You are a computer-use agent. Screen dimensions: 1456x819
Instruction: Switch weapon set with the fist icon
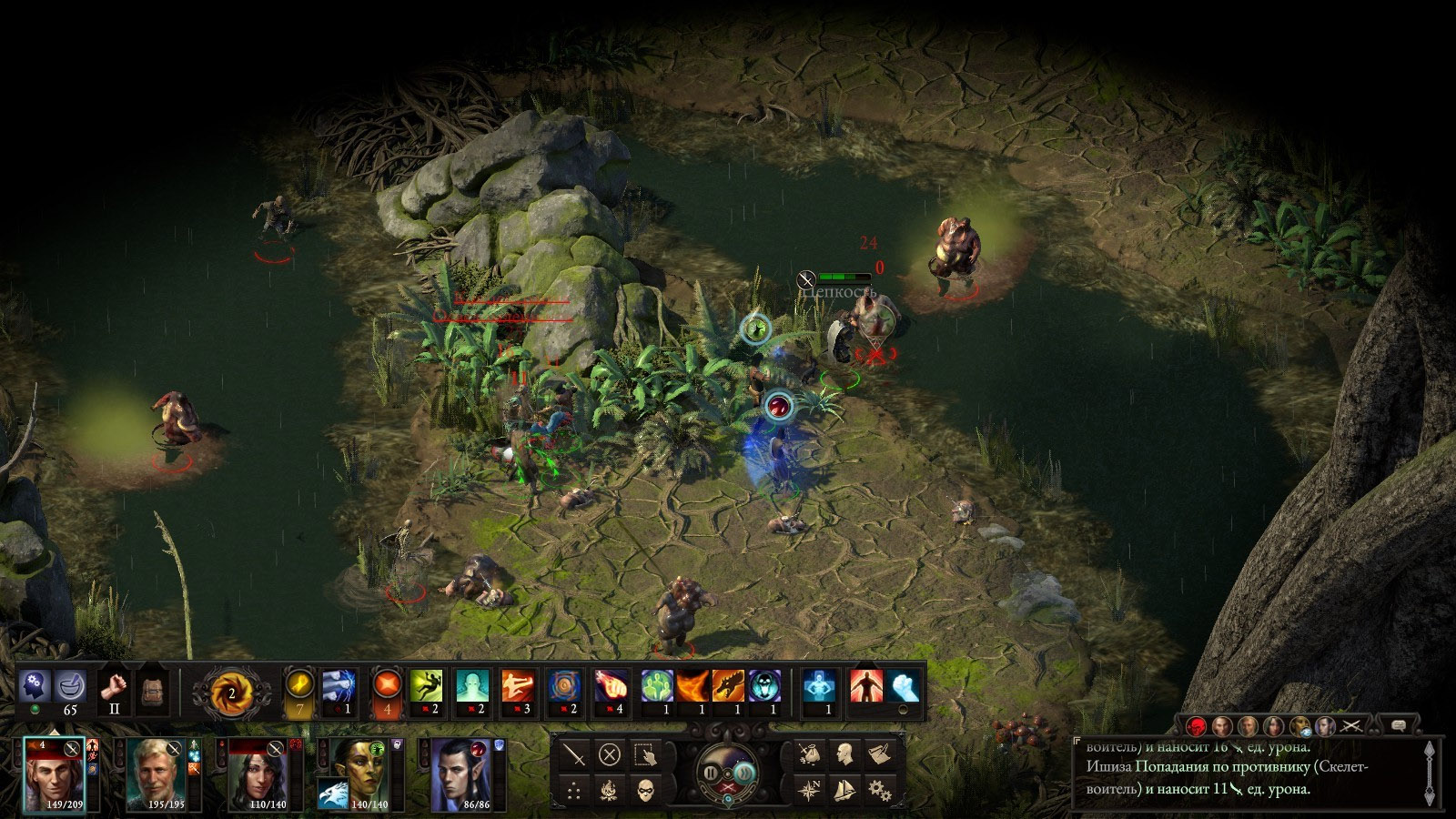[x=114, y=685]
